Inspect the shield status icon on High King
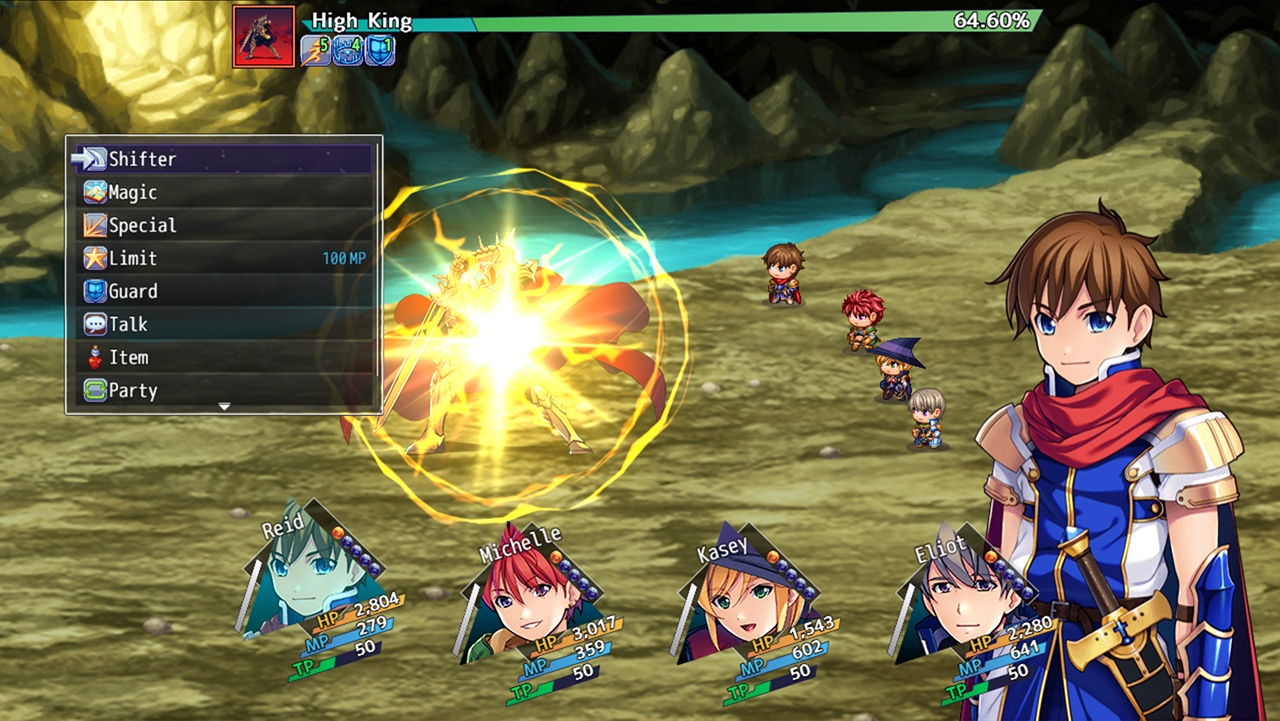This screenshot has height=721, width=1280. [379, 50]
